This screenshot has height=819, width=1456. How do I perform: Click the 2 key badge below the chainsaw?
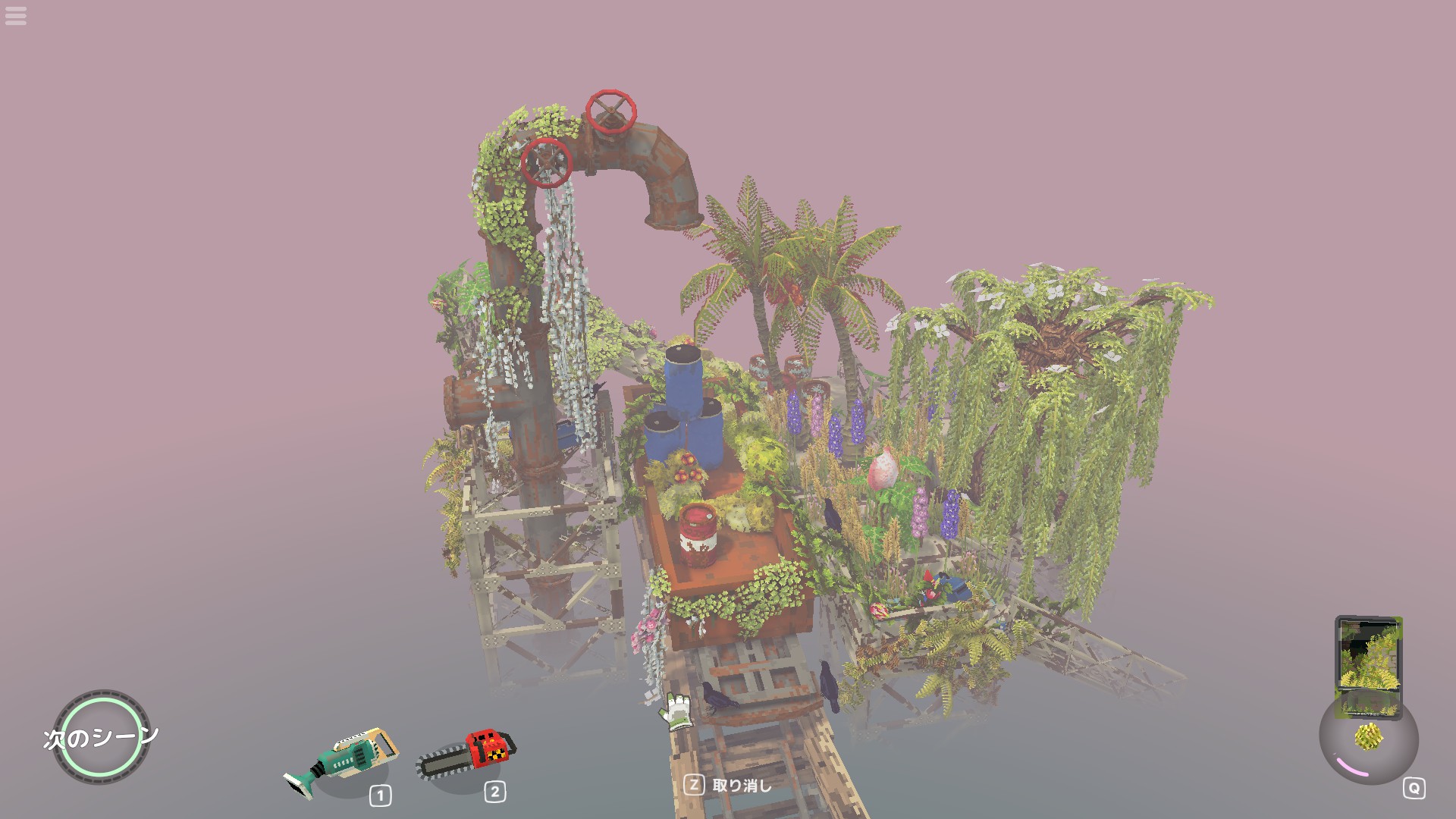tap(494, 794)
